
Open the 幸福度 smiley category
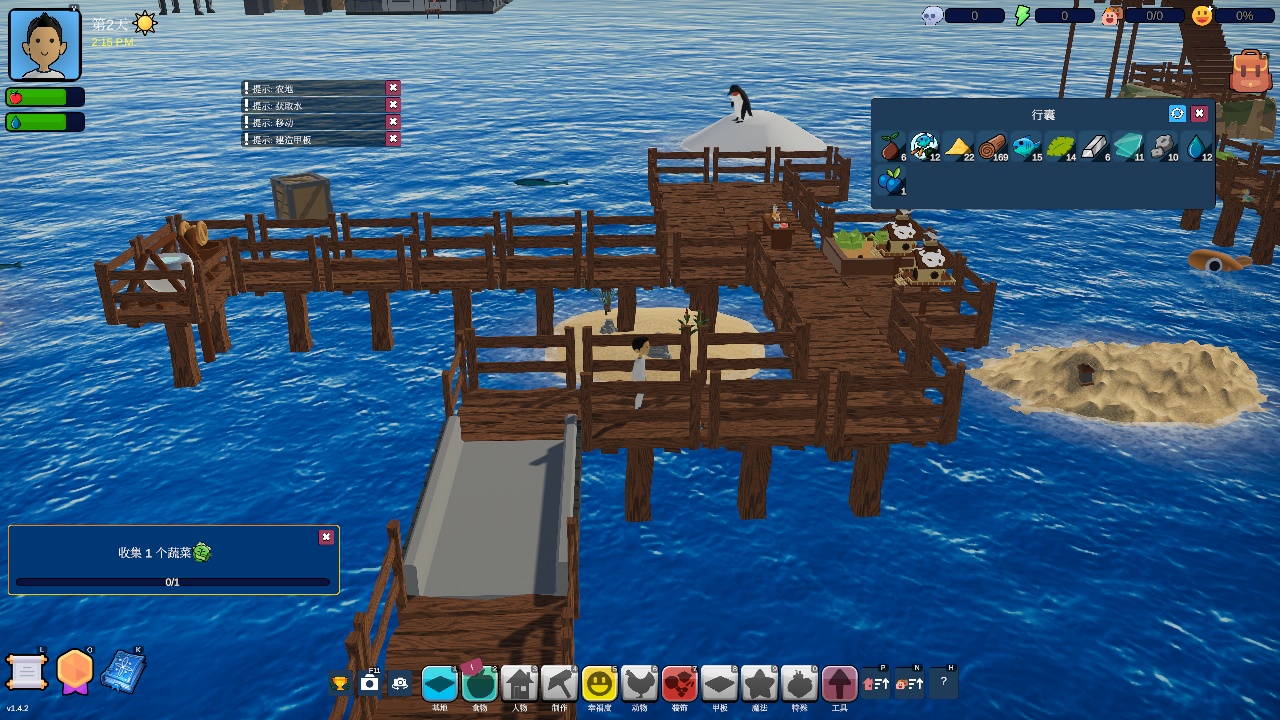[x=599, y=684]
